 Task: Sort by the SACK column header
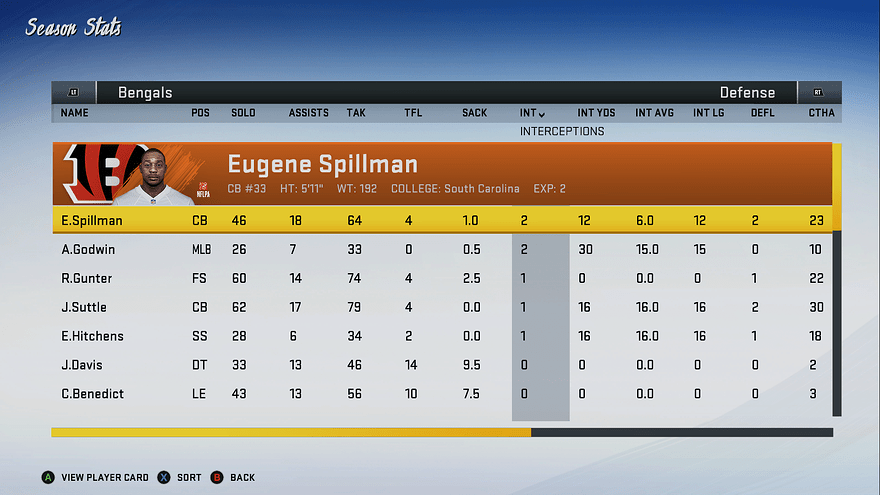tap(474, 113)
